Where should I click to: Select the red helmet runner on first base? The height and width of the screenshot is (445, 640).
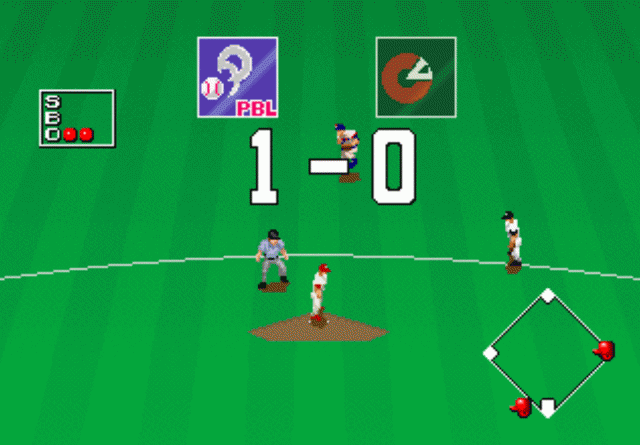604,350
